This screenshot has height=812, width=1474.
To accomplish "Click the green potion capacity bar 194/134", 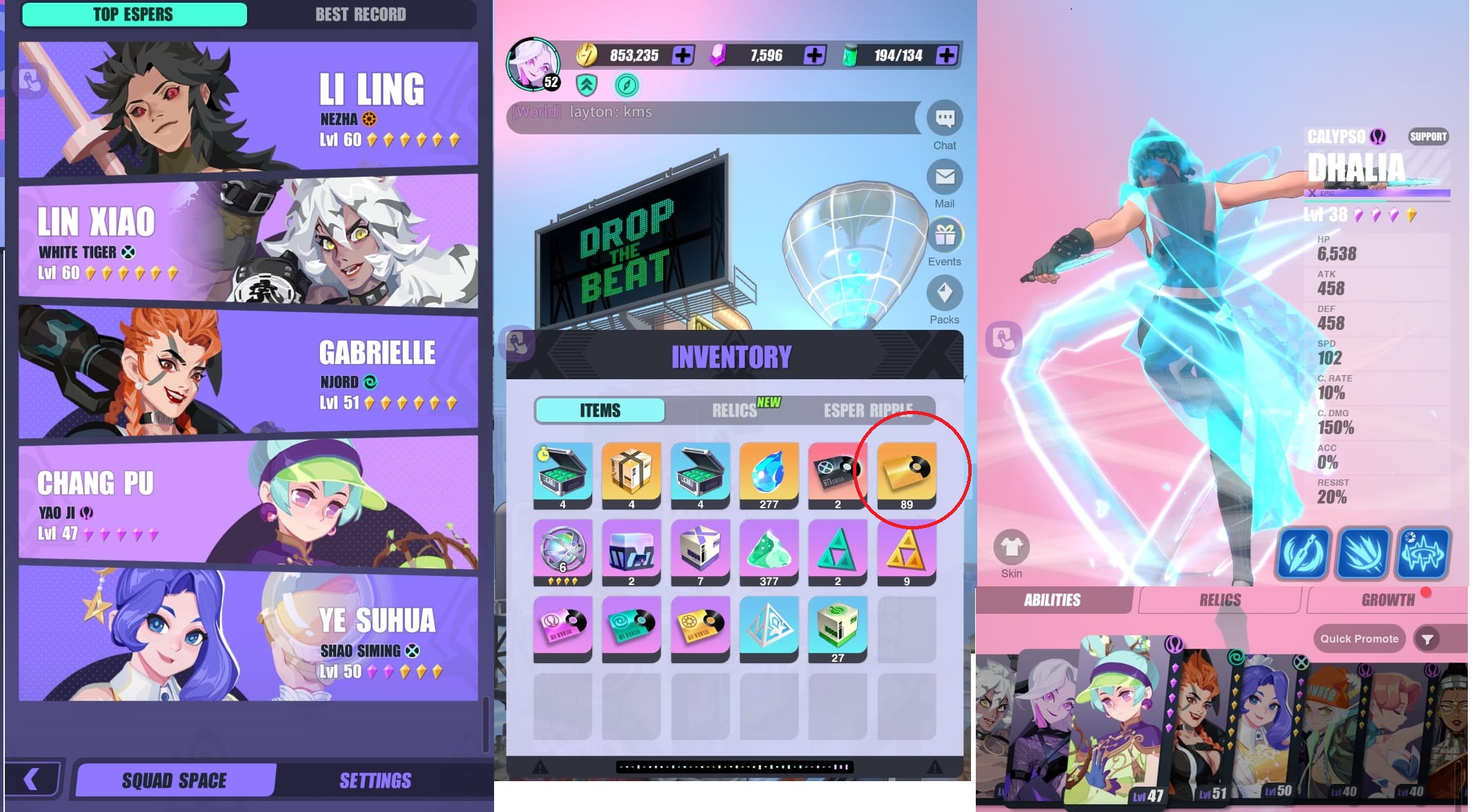I will point(899,56).
